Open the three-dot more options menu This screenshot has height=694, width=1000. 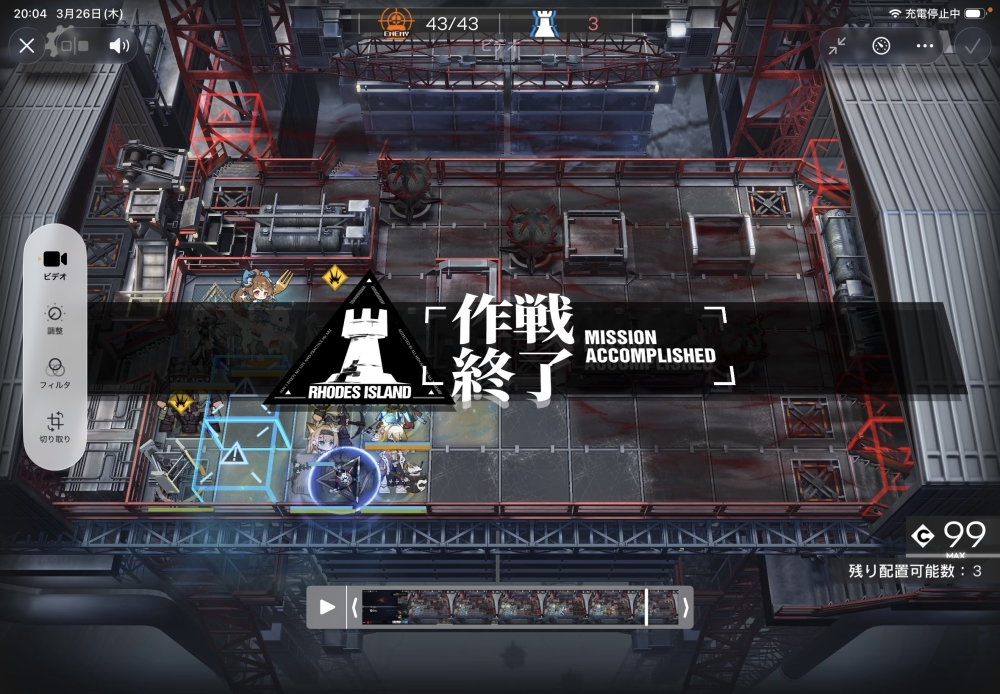pos(925,45)
